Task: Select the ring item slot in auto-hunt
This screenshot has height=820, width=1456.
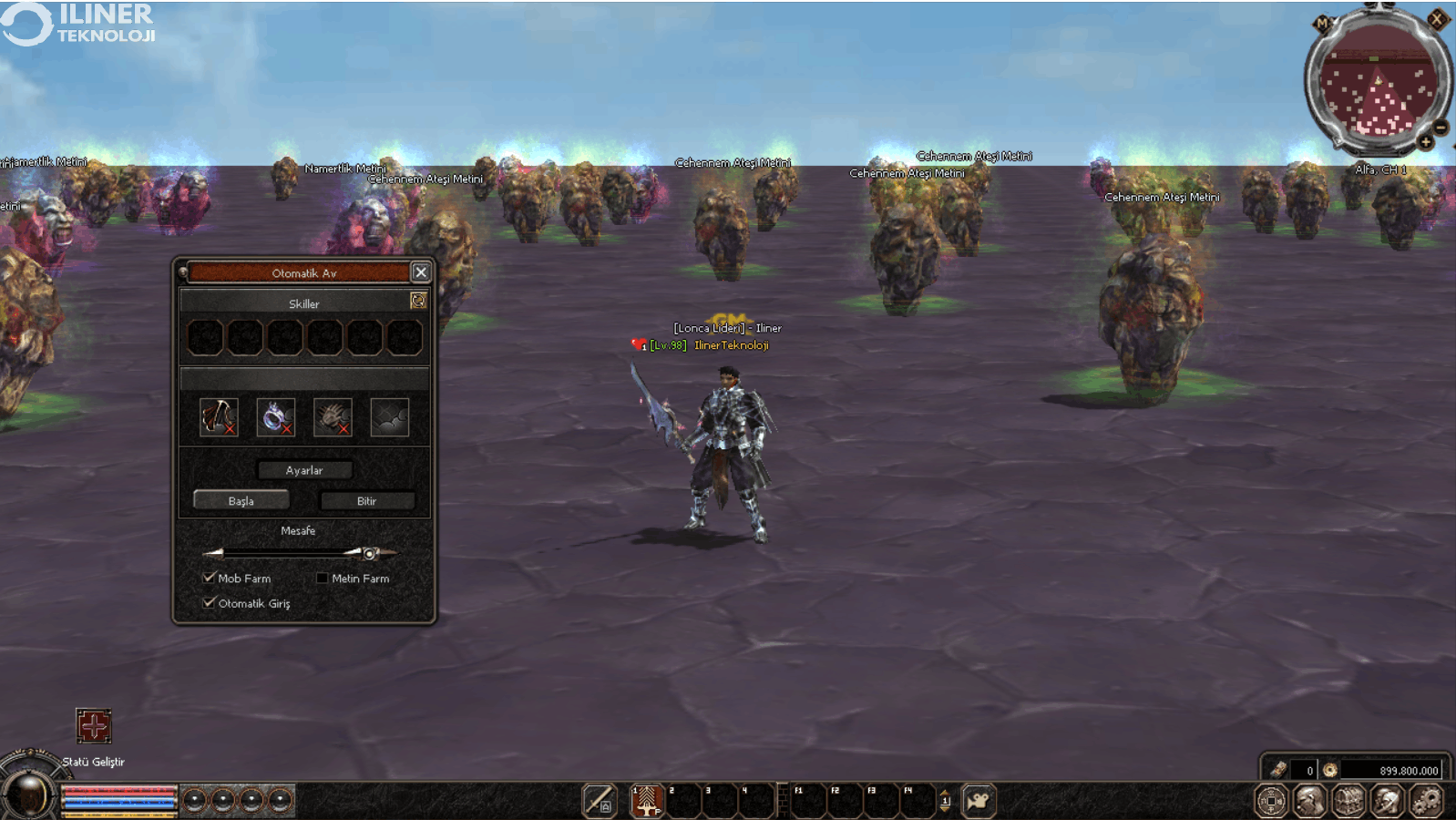Action: pos(275,417)
